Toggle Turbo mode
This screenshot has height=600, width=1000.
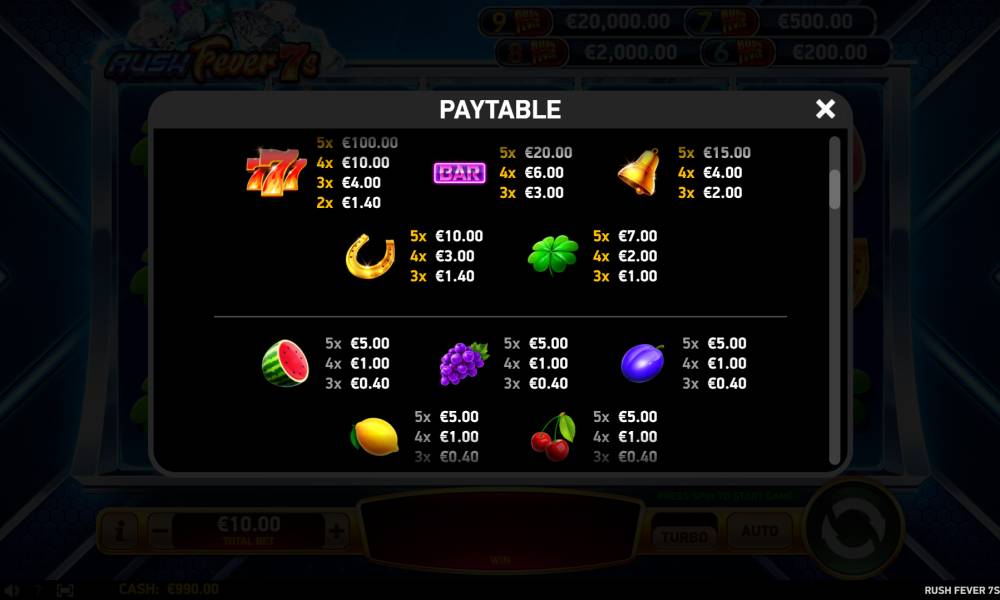tap(684, 534)
